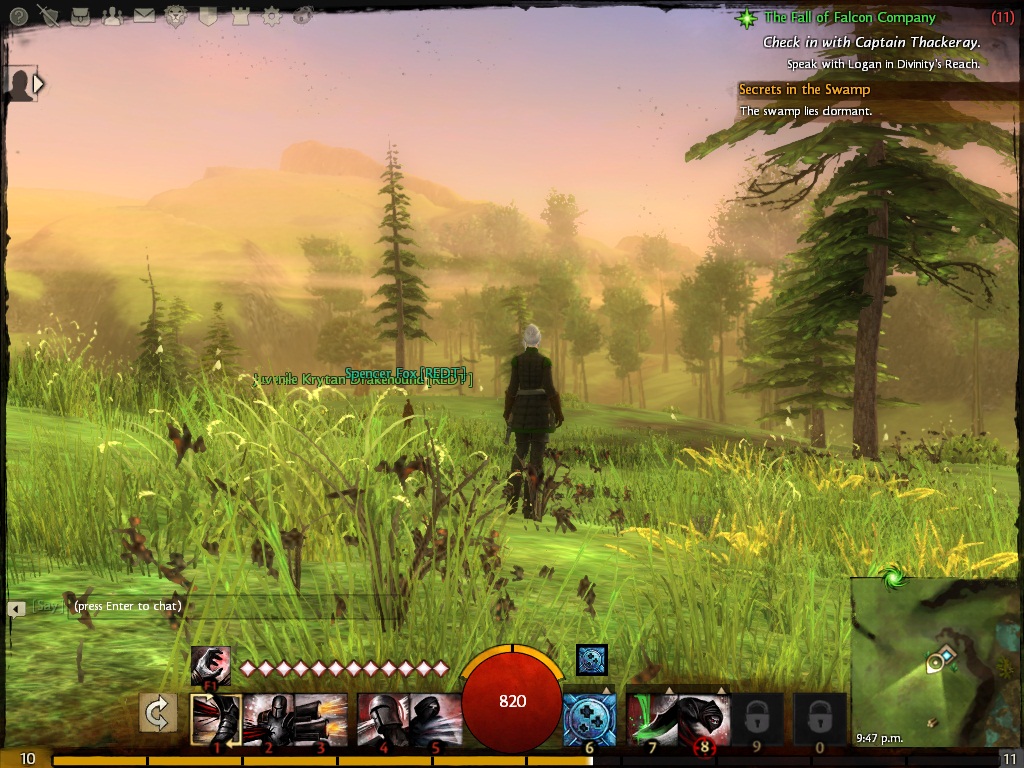Open the help question mark menu
The image size is (1024, 768).
(x=18, y=15)
